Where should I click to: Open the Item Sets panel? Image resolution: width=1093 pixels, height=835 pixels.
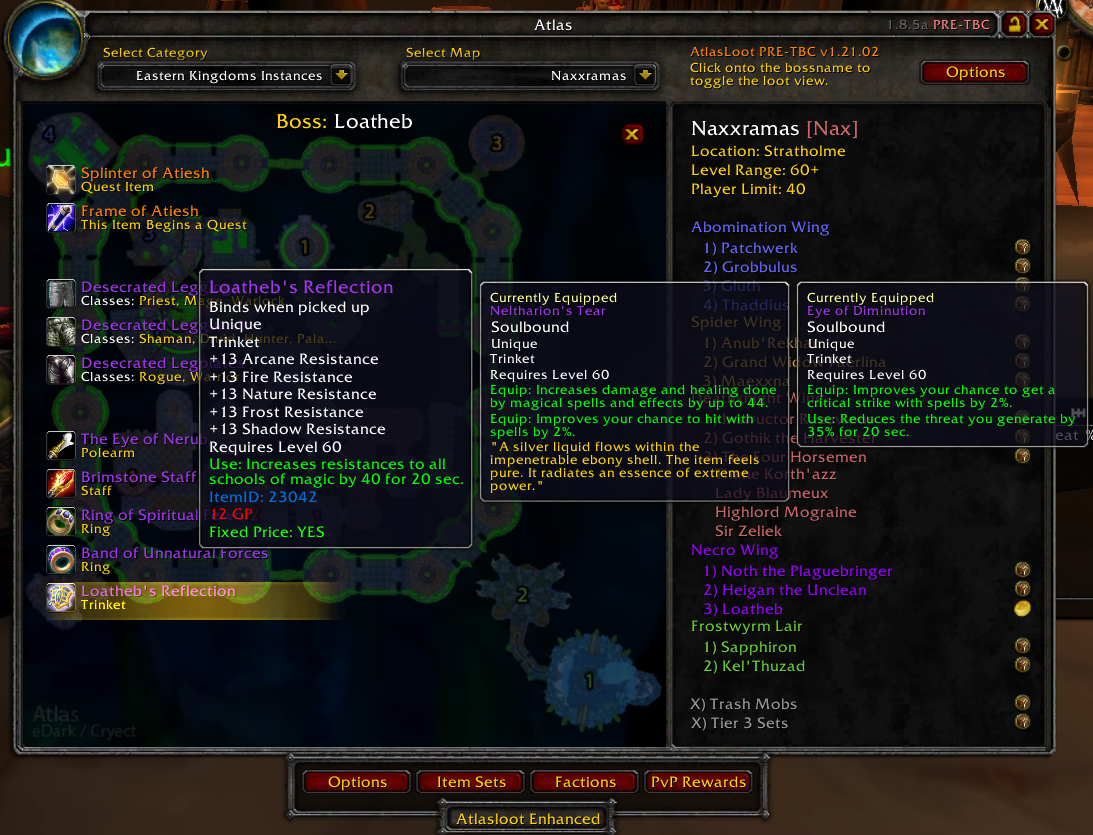click(471, 782)
